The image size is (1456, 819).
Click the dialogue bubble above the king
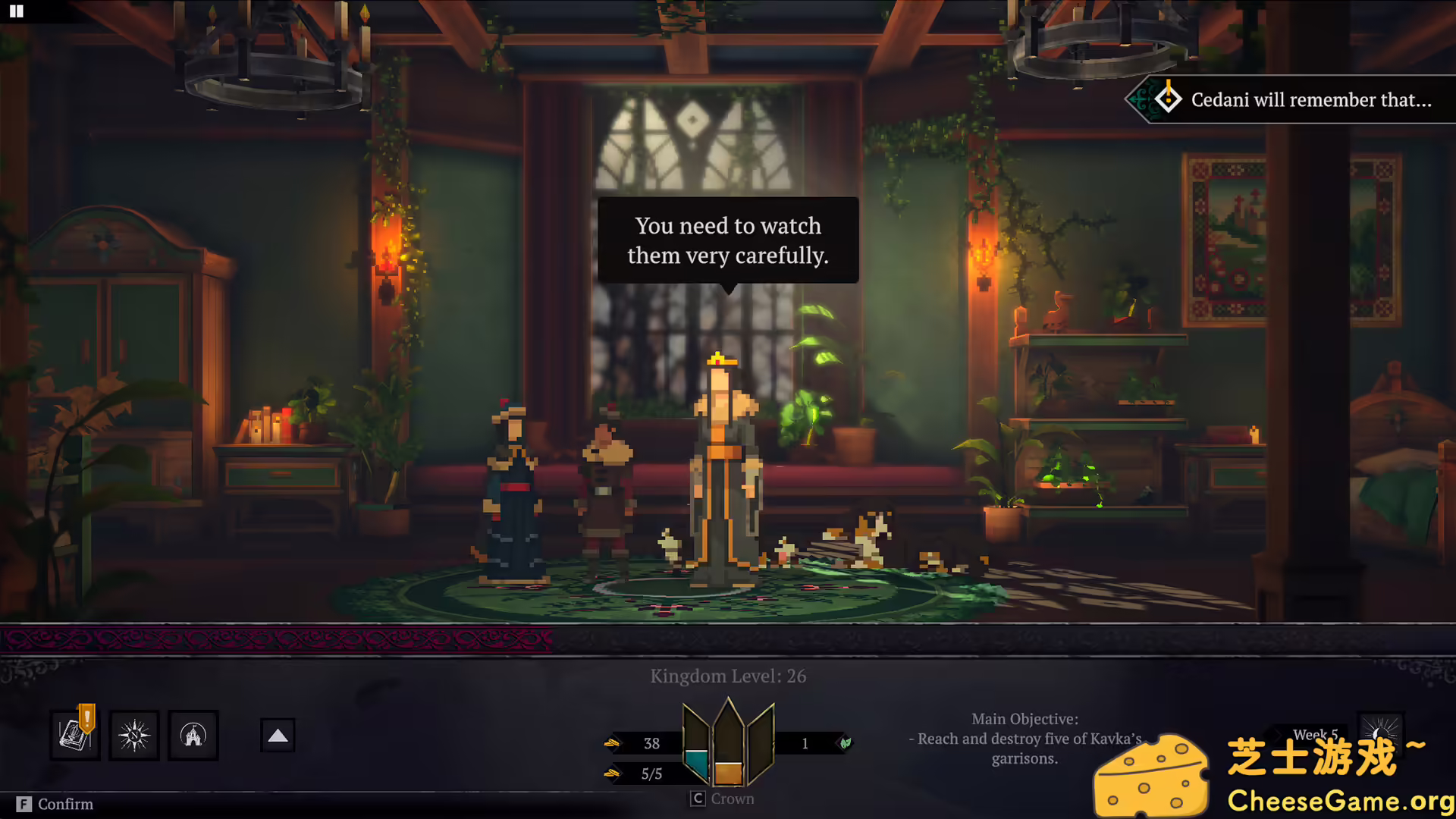[x=727, y=240]
